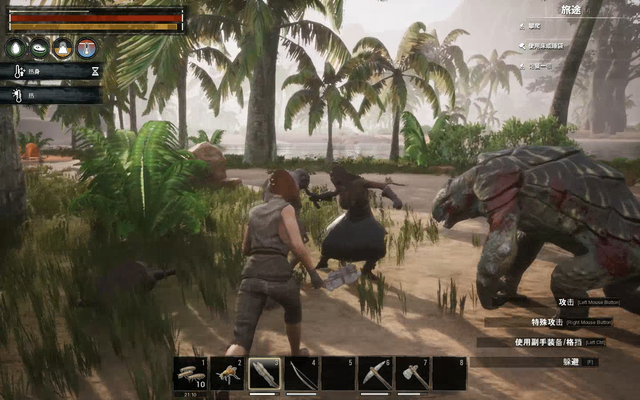
Task: Open the 旅途 journey tracker heading
Action: 571,9
